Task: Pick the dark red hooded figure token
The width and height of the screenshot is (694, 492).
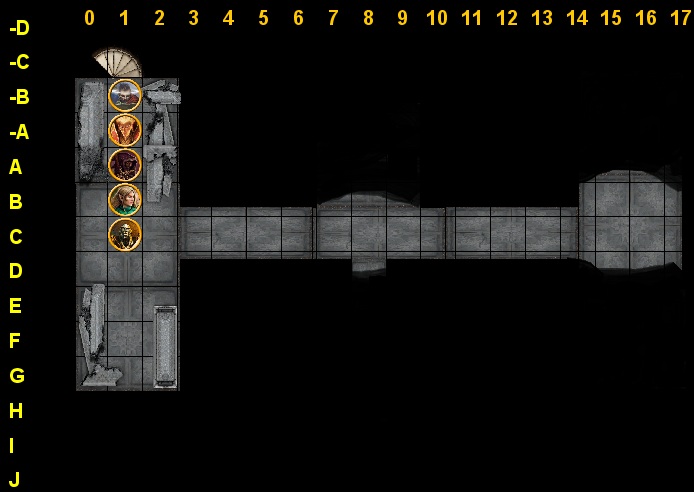Action: click(x=125, y=165)
